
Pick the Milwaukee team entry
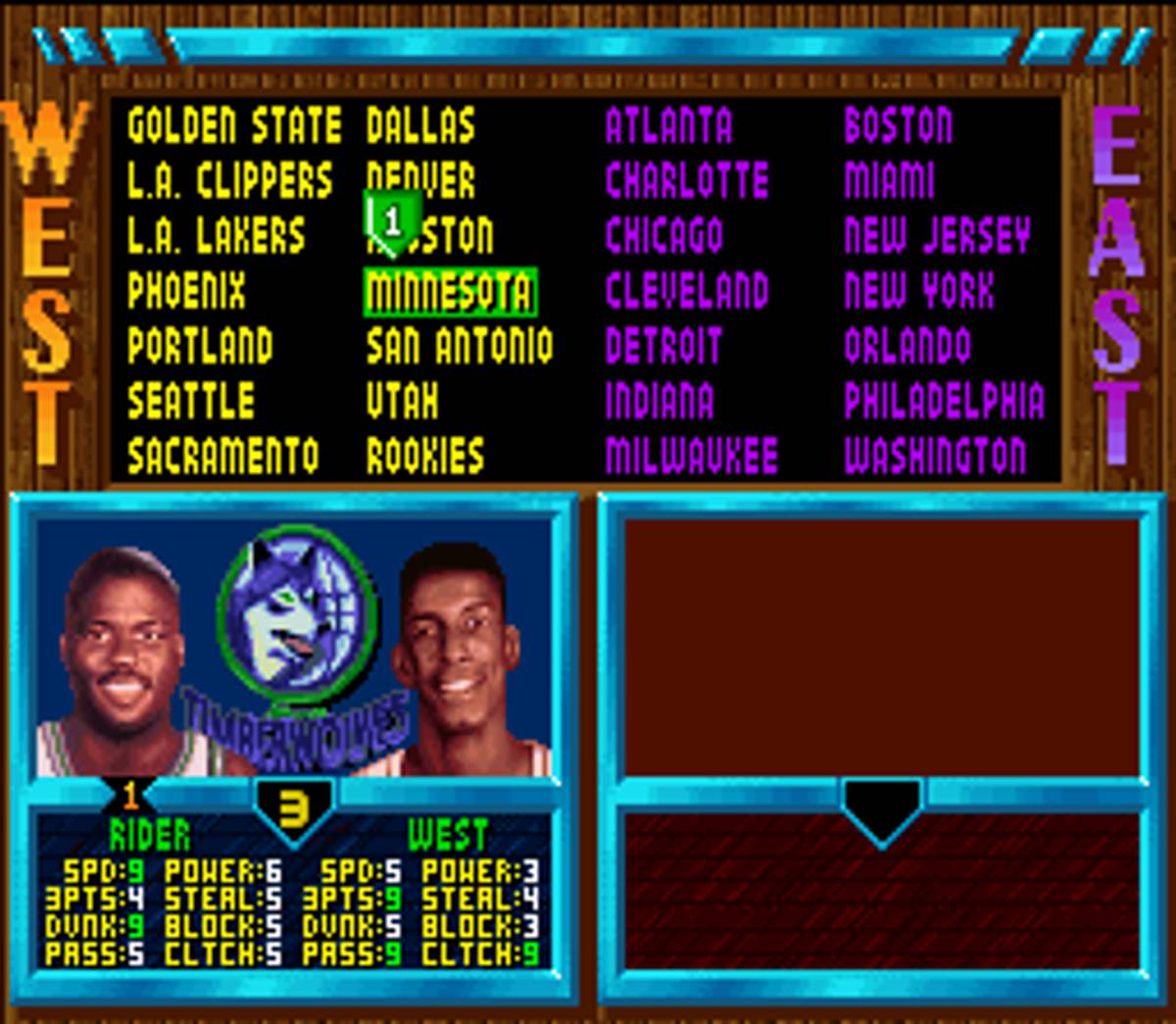coord(691,457)
